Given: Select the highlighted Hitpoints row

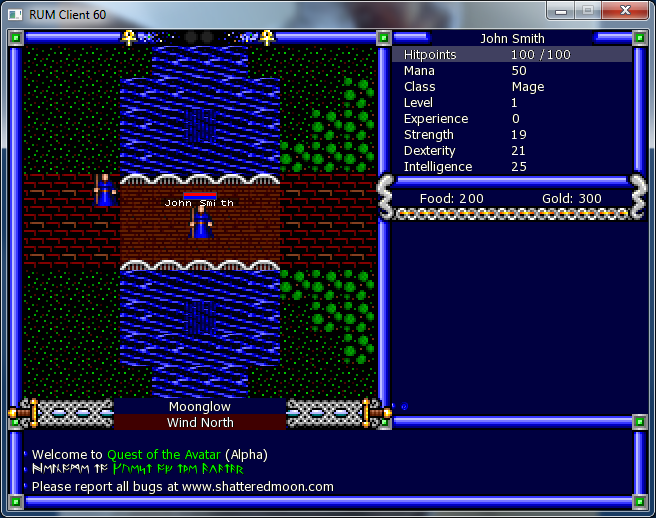Looking at the screenshot, I should click(x=512, y=55).
